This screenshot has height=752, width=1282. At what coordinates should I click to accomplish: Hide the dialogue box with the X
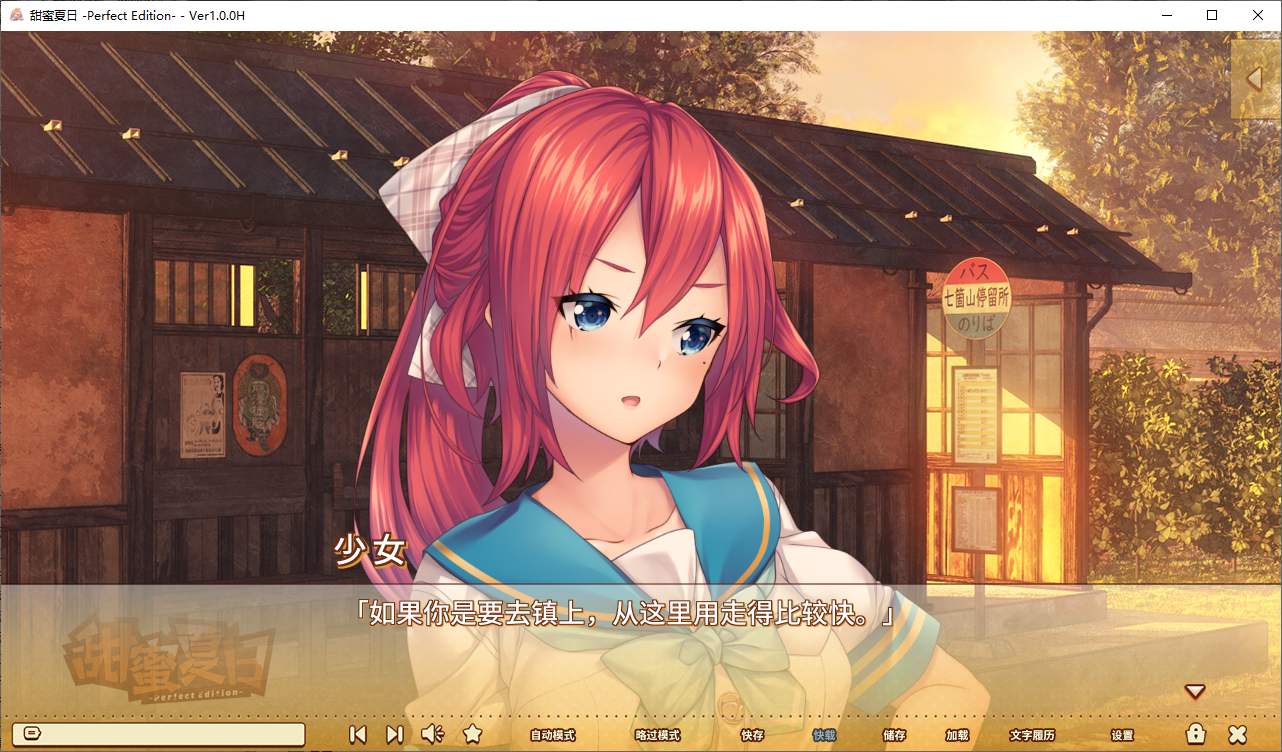point(1237,734)
